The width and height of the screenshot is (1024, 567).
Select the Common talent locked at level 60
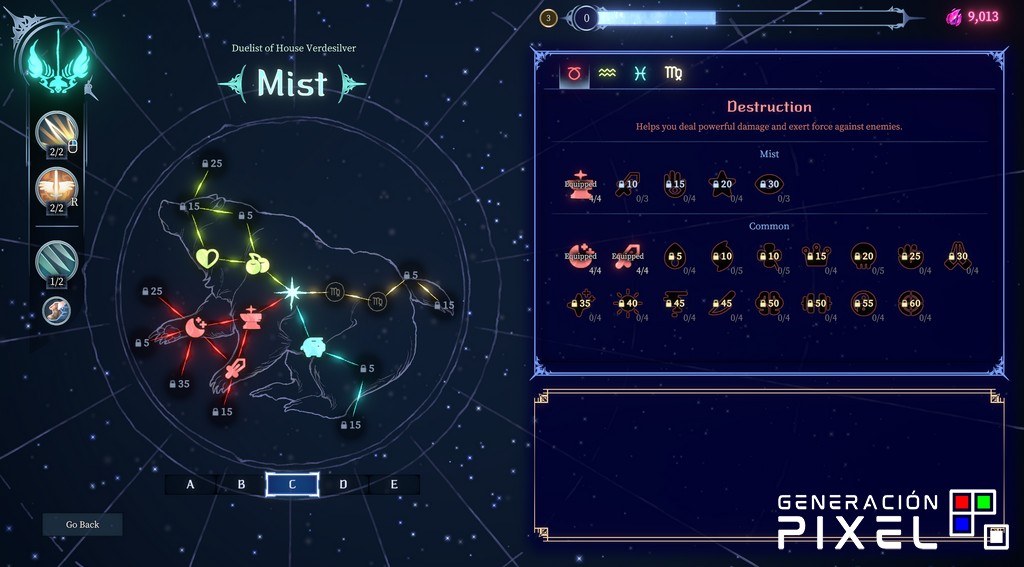pos(909,303)
